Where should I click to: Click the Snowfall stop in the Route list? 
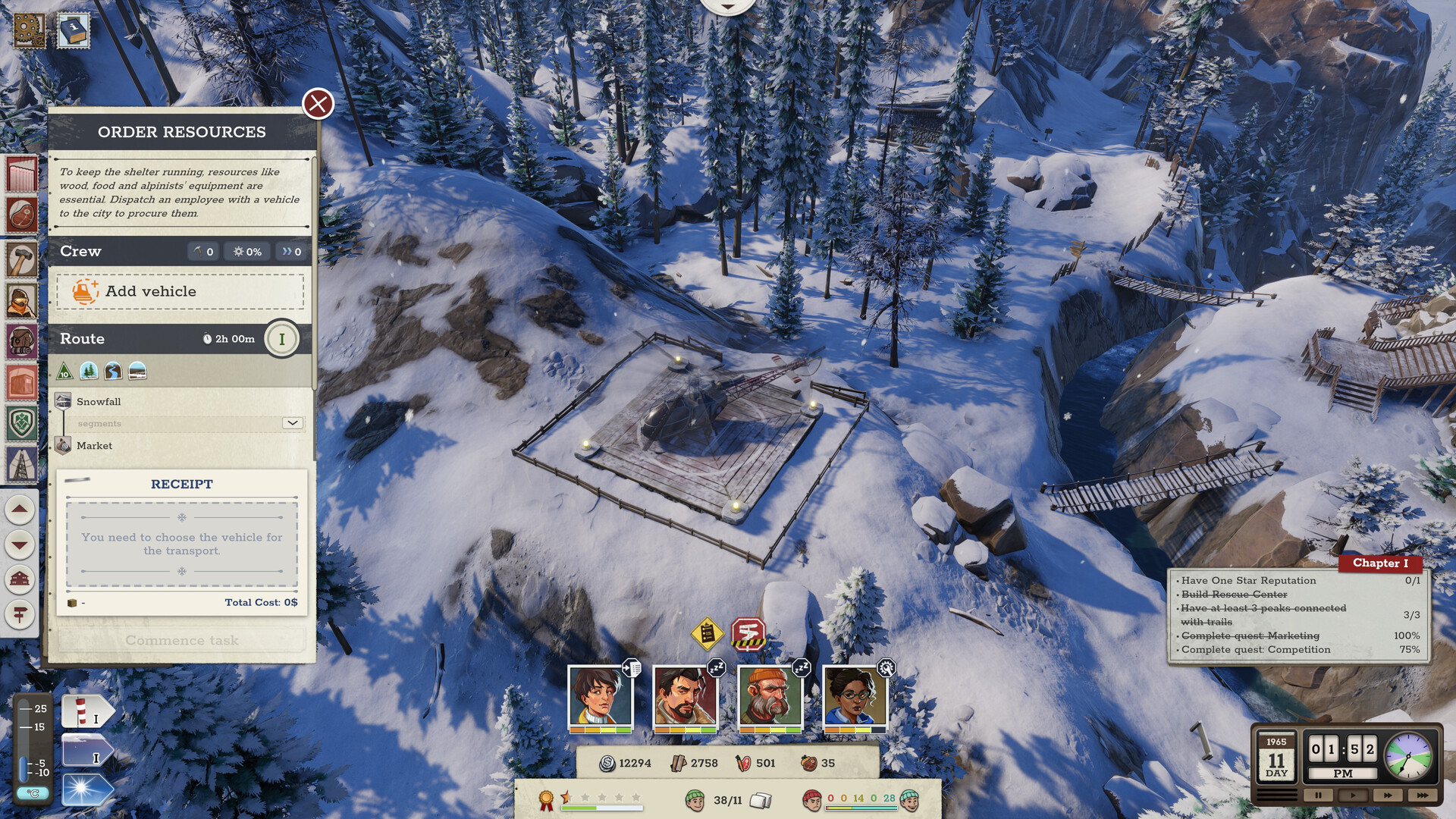97,401
